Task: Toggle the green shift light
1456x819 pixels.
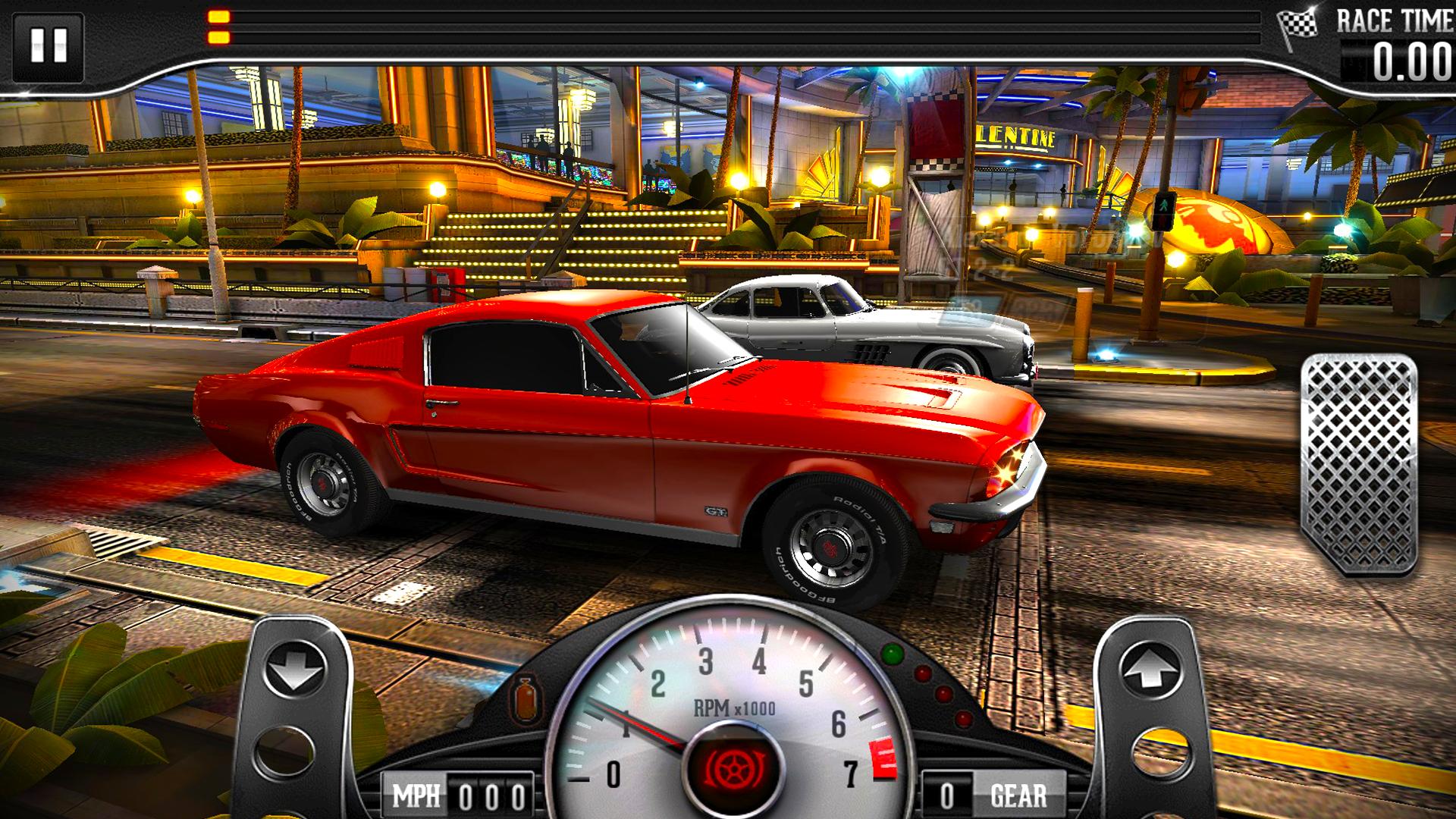Action: point(891,654)
